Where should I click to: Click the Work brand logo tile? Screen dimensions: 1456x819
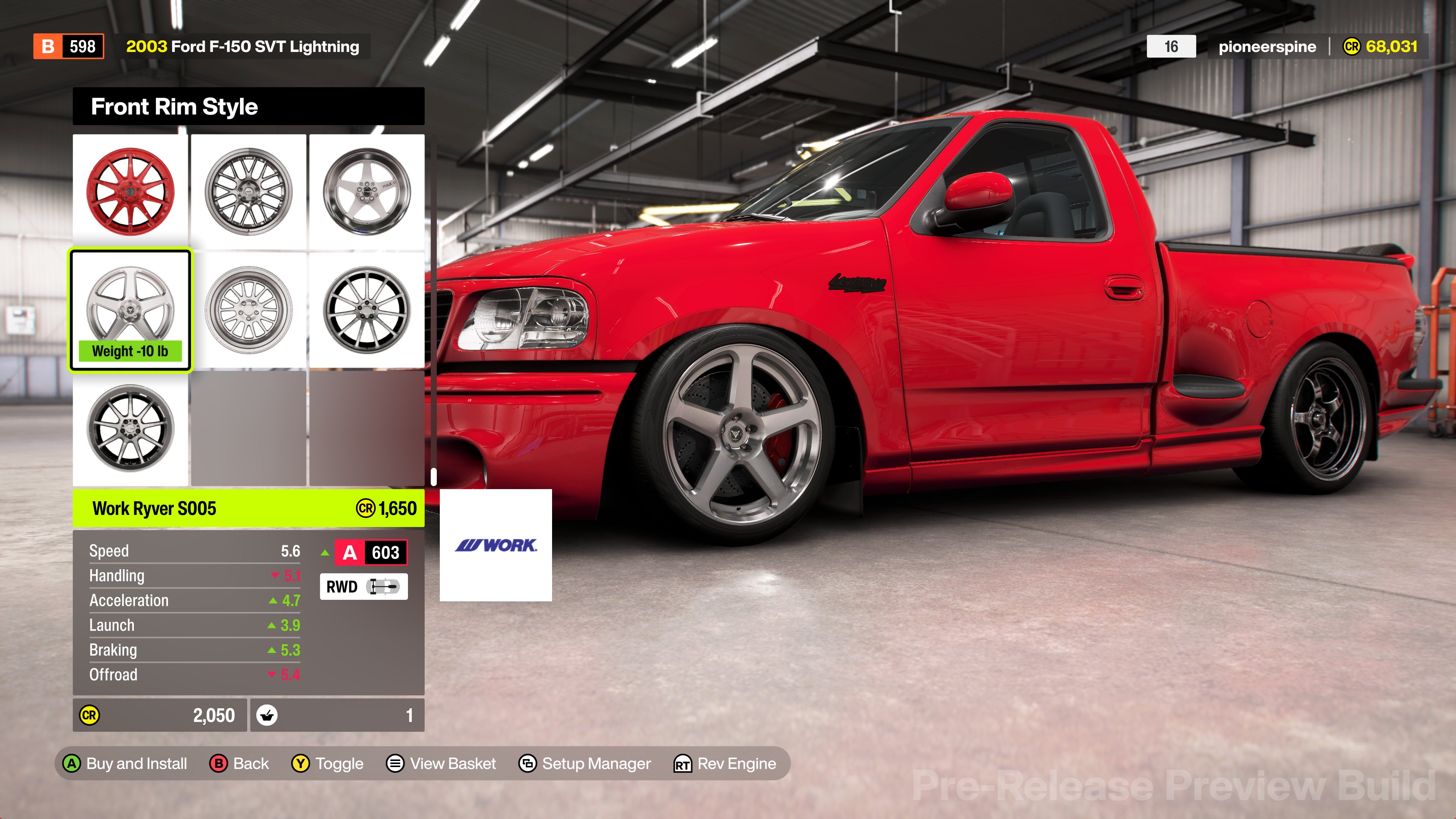click(496, 545)
